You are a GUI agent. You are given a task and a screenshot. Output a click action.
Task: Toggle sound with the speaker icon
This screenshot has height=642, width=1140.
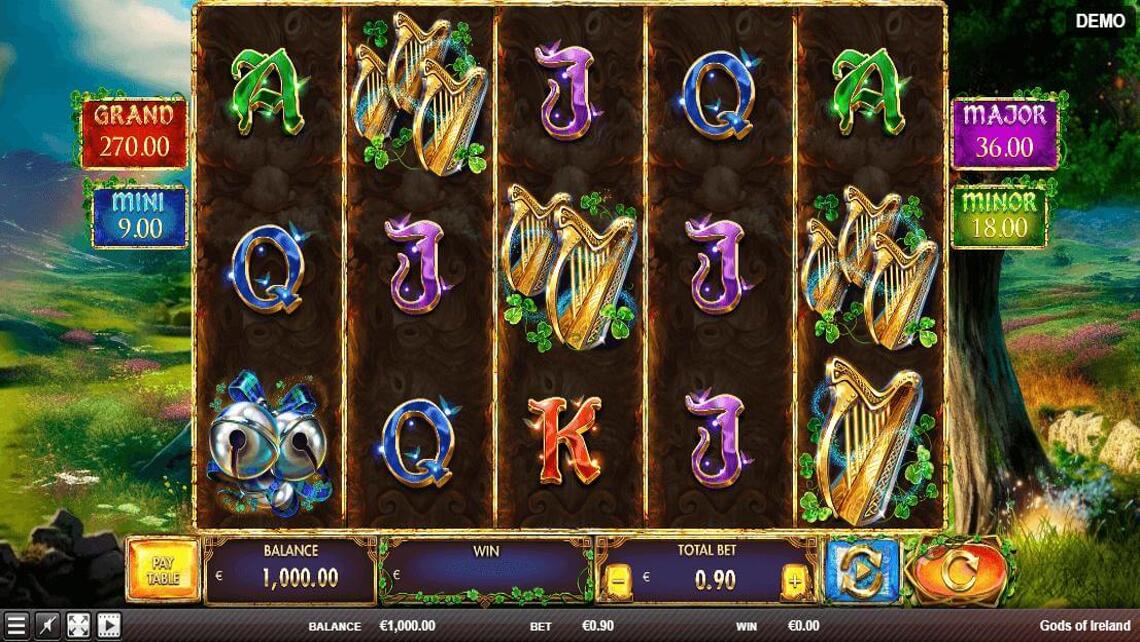point(46,626)
